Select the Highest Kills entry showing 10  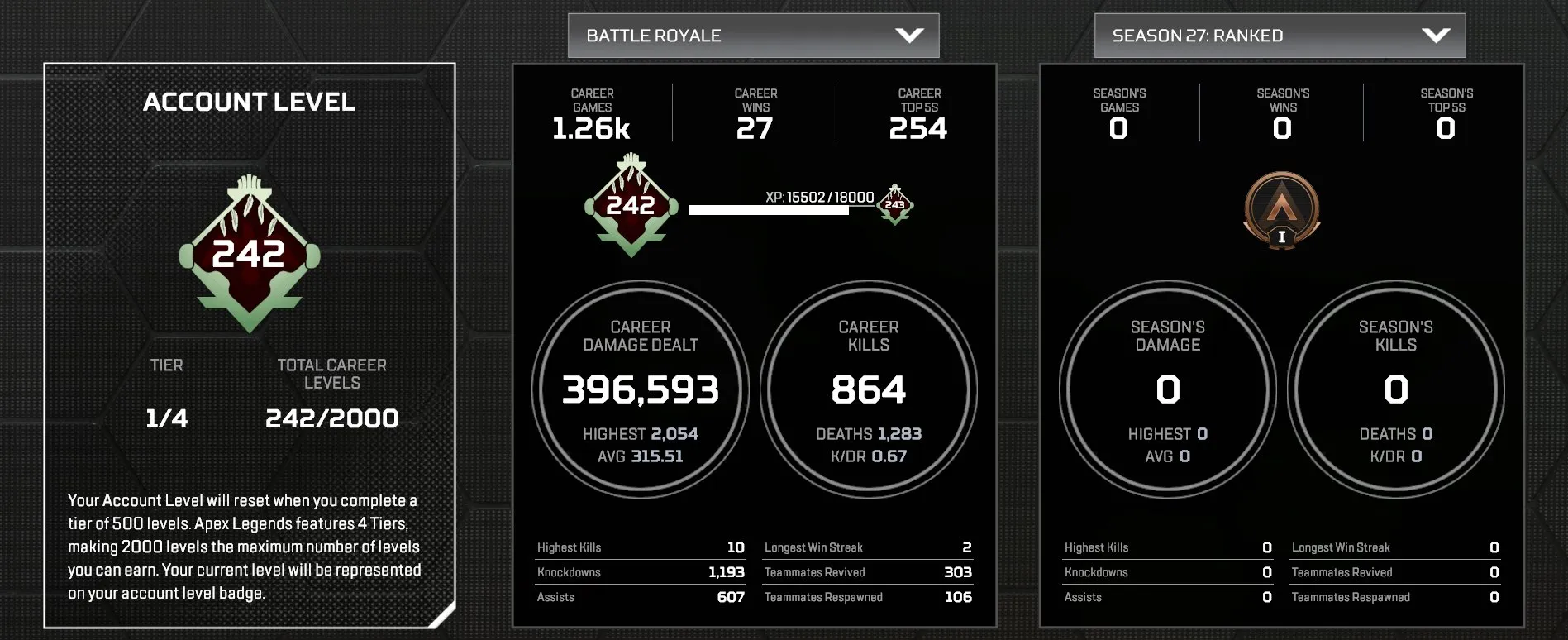[x=641, y=547]
